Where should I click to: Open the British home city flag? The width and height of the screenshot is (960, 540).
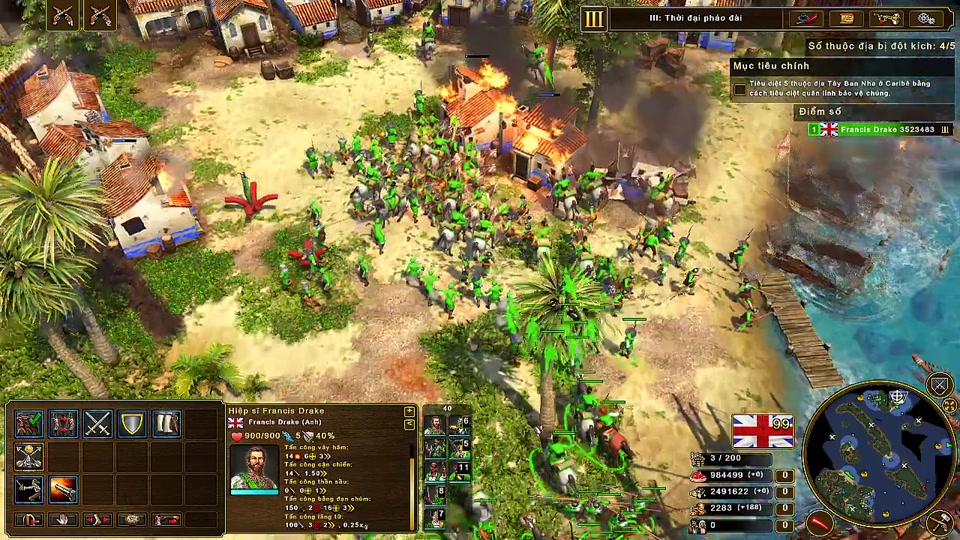pyautogui.click(x=762, y=431)
